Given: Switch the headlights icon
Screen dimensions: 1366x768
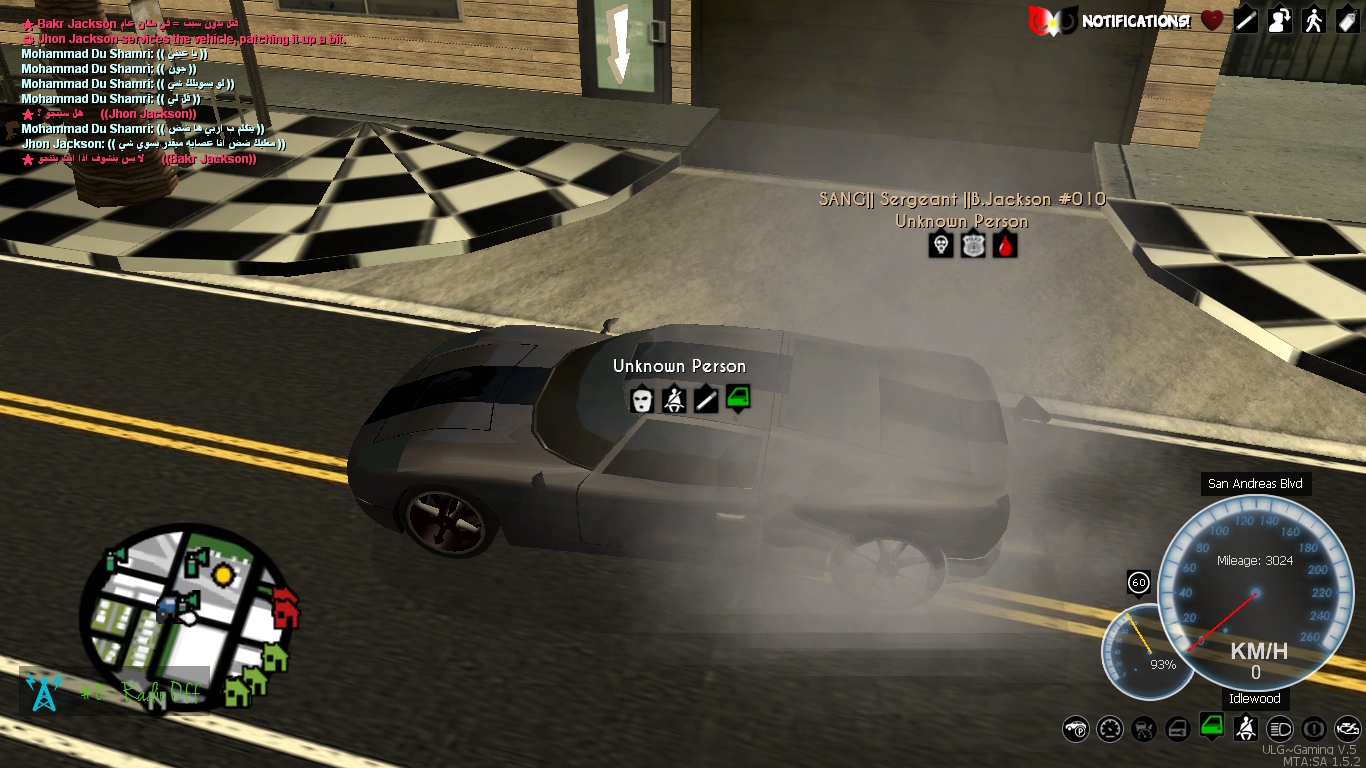Looking at the screenshot, I should [1280, 729].
